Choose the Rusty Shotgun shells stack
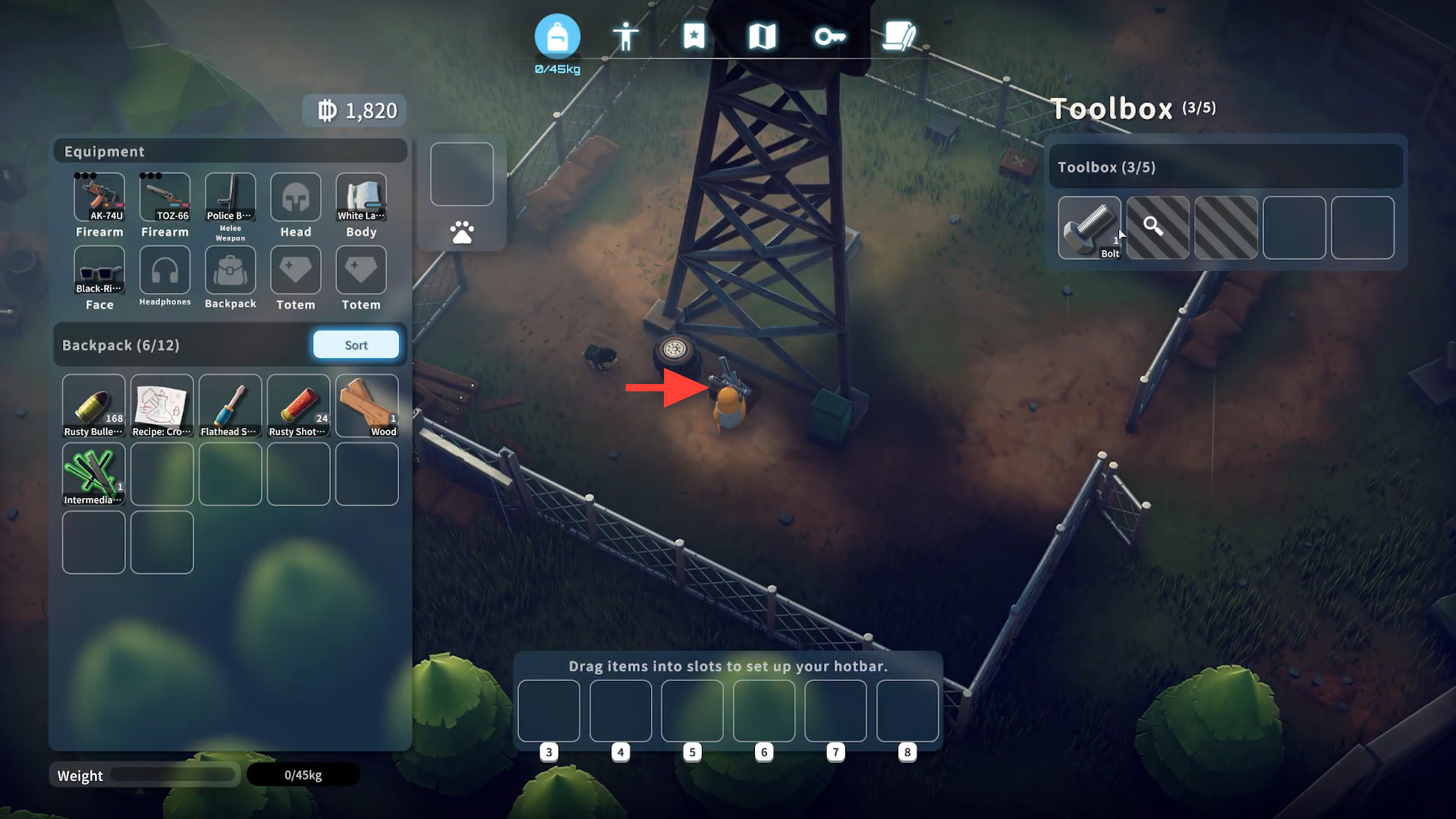 pos(298,405)
